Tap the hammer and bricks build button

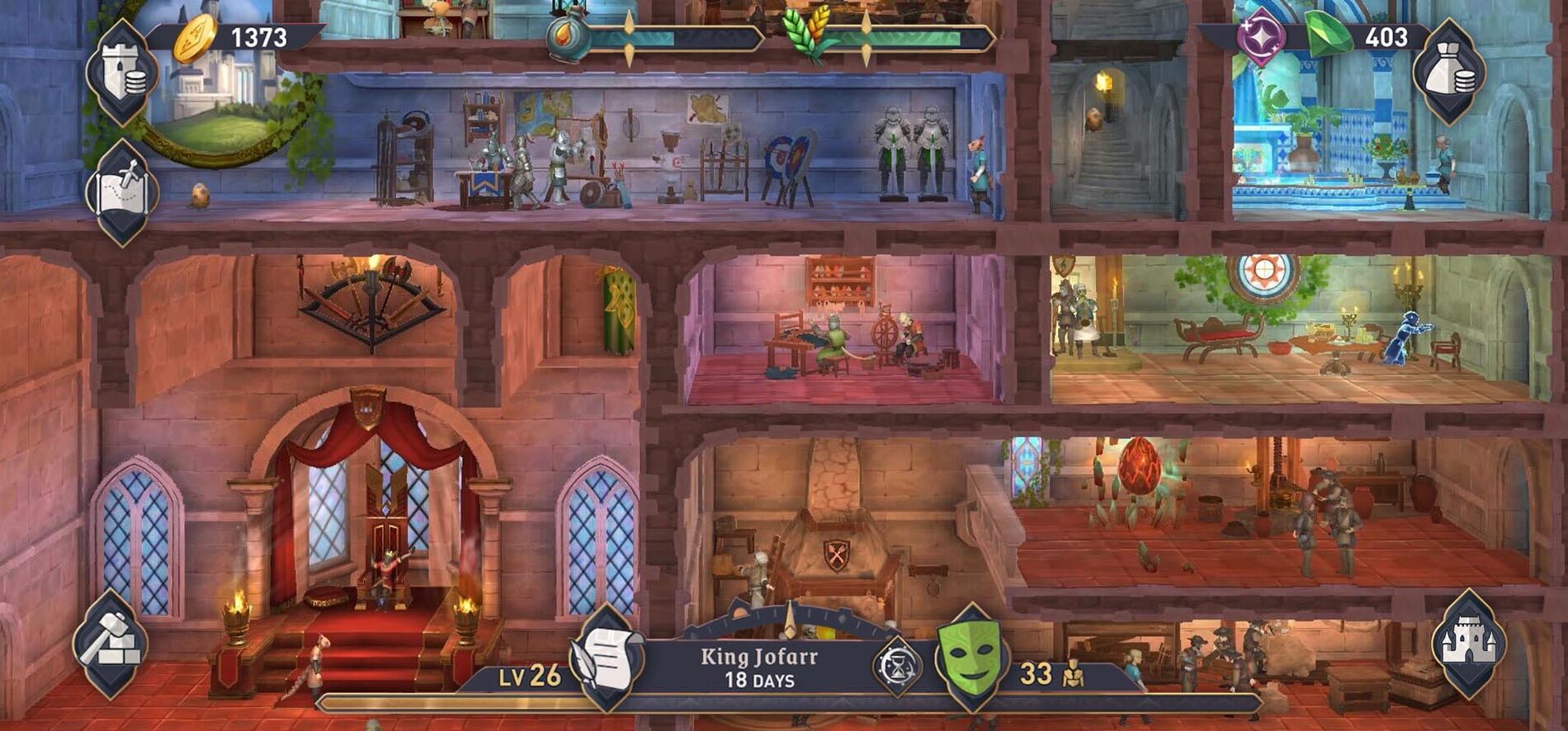(110, 644)
